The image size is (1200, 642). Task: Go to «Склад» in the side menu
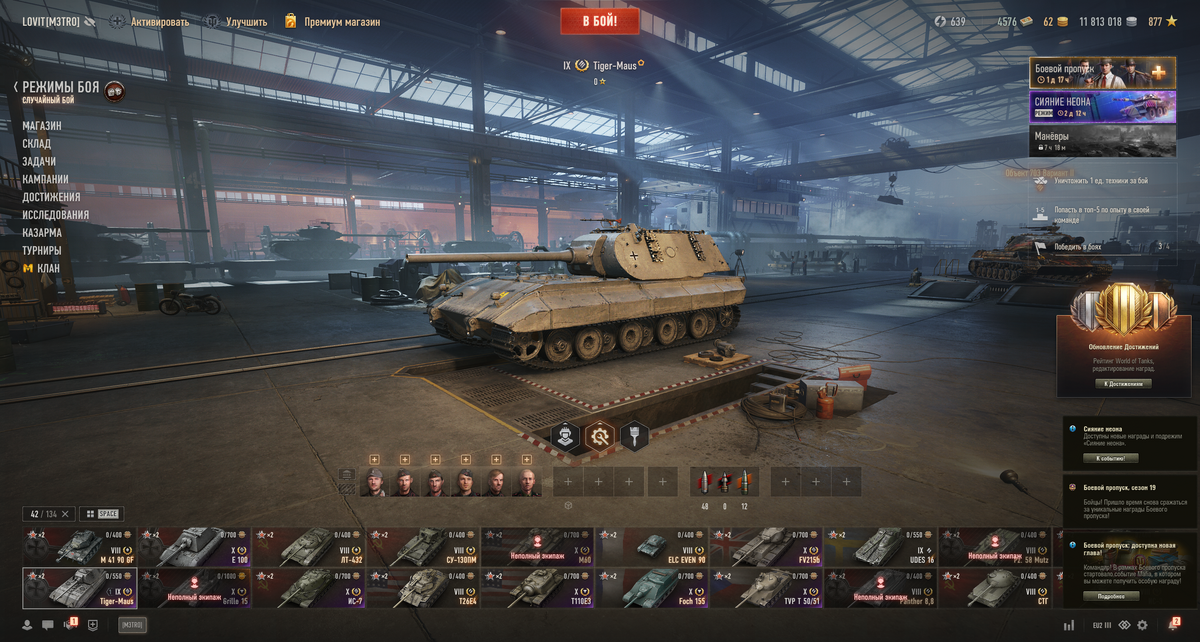(x=37, y=144)
